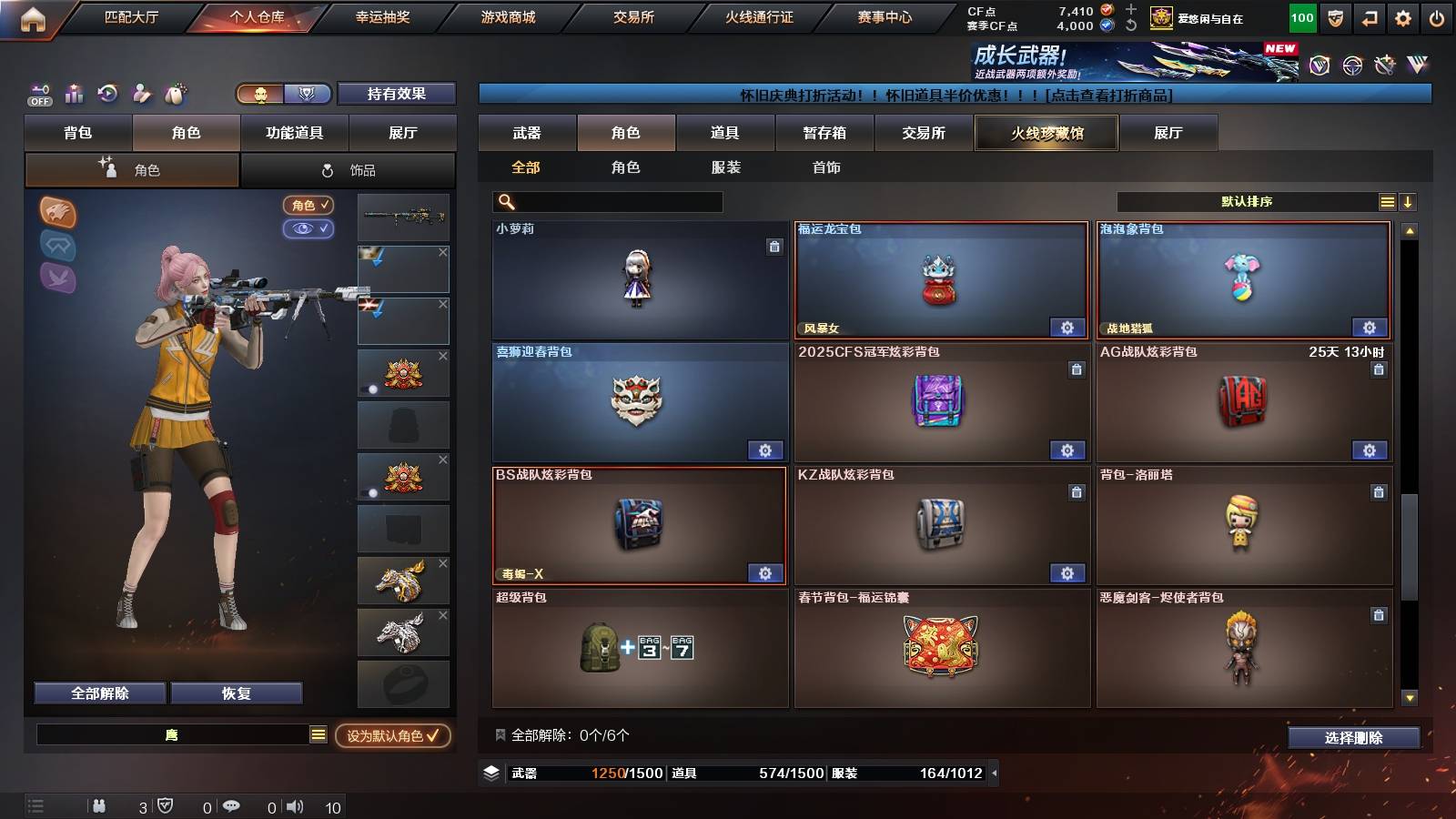Image resolution: width=1456 pixels, height=819 pixels.
Task: Toggle the OFF key switch in top-left toolbar
Action: click(x=38, y=93)
